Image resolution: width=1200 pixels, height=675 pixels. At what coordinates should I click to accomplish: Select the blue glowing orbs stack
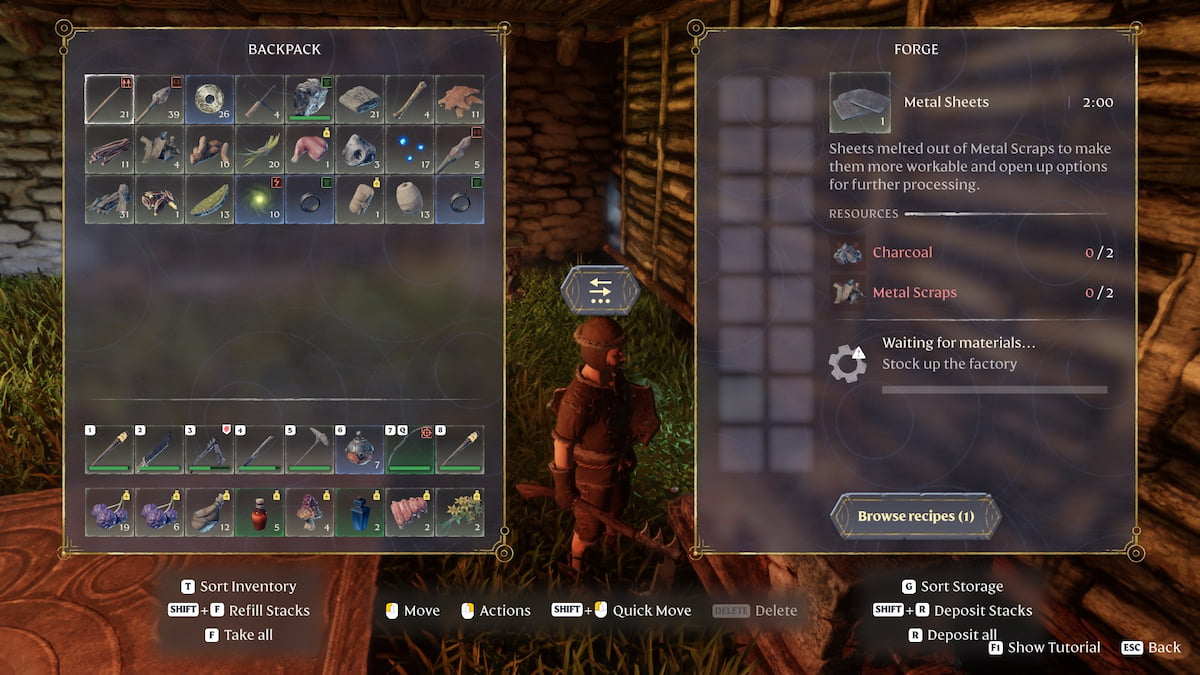(x=410, y=150)
